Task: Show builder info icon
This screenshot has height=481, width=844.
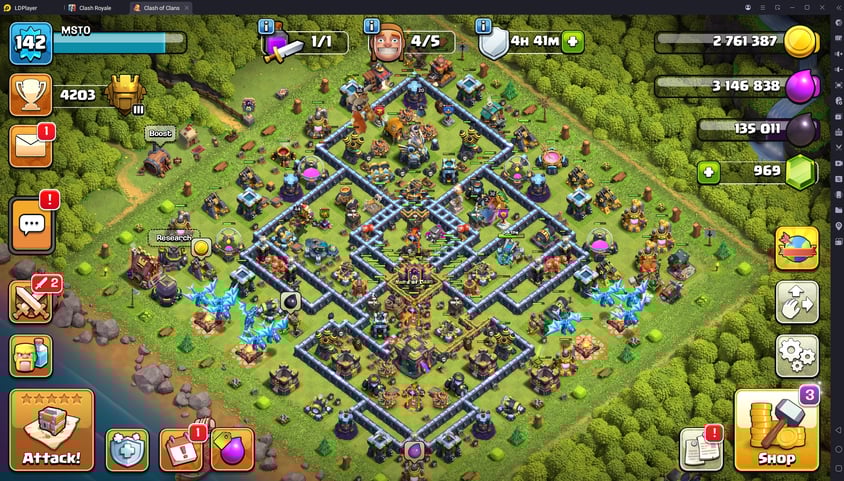Action: (372, 26)
